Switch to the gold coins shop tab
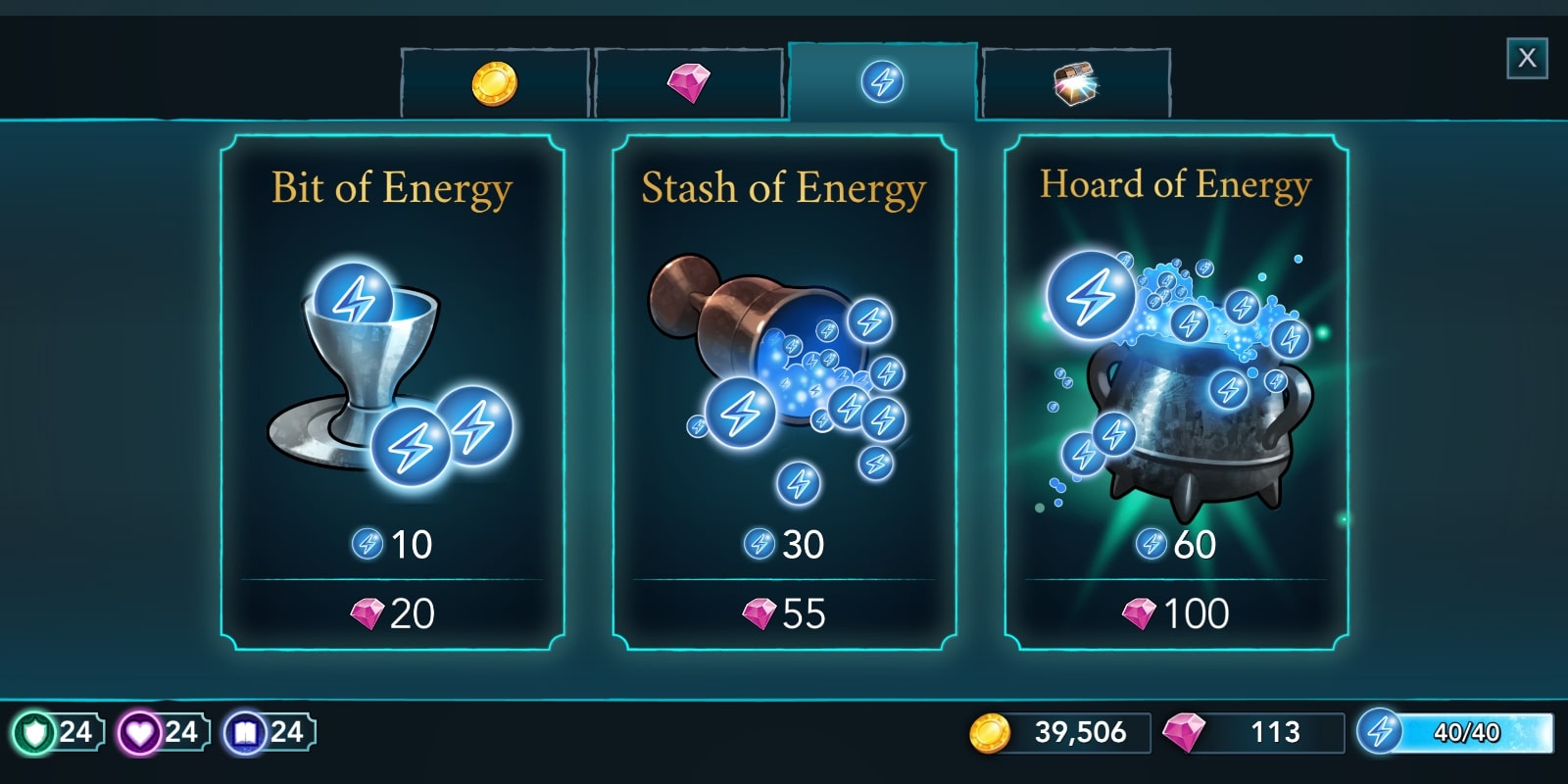Screen dimensions: 1568x784 (x=494, y=83)
